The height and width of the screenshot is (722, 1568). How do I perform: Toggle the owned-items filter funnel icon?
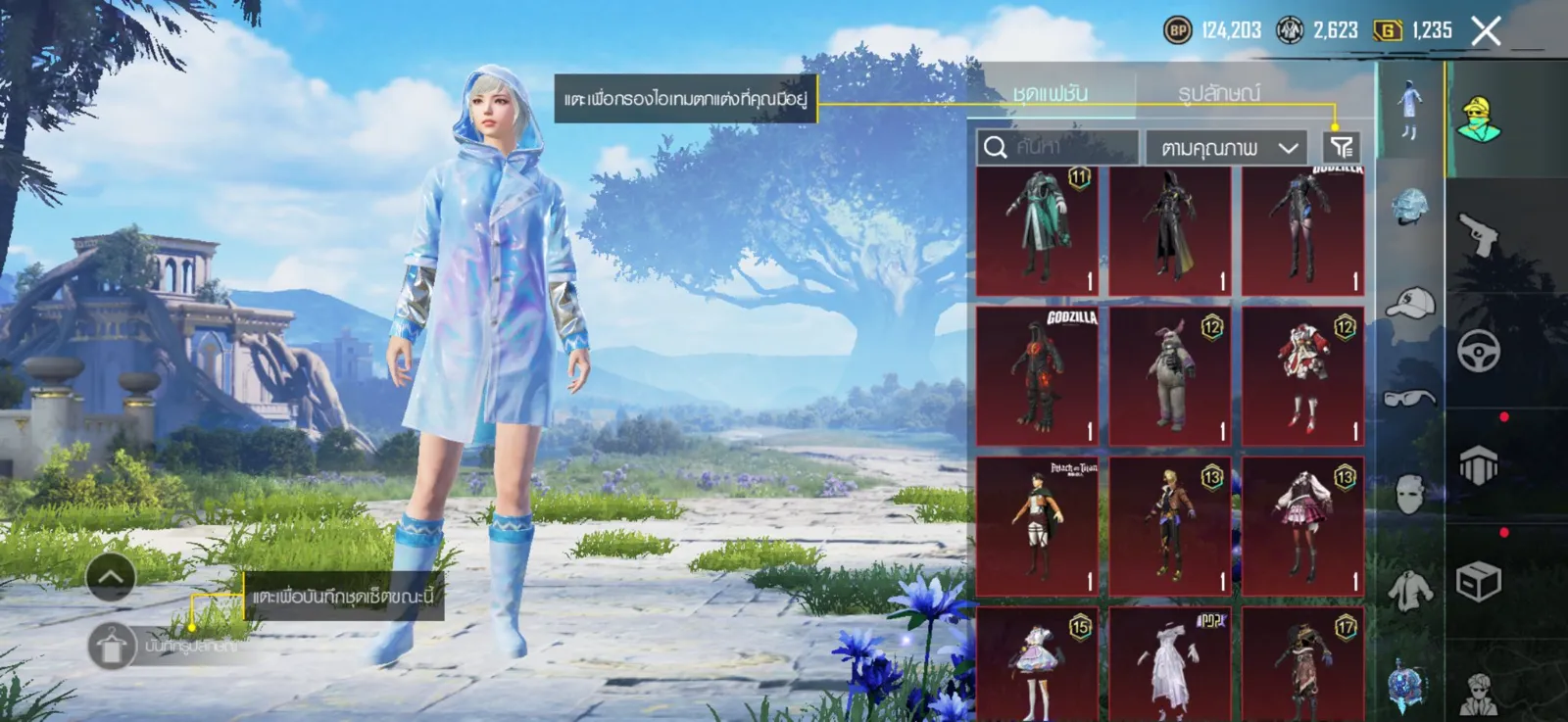[1342, 147]
